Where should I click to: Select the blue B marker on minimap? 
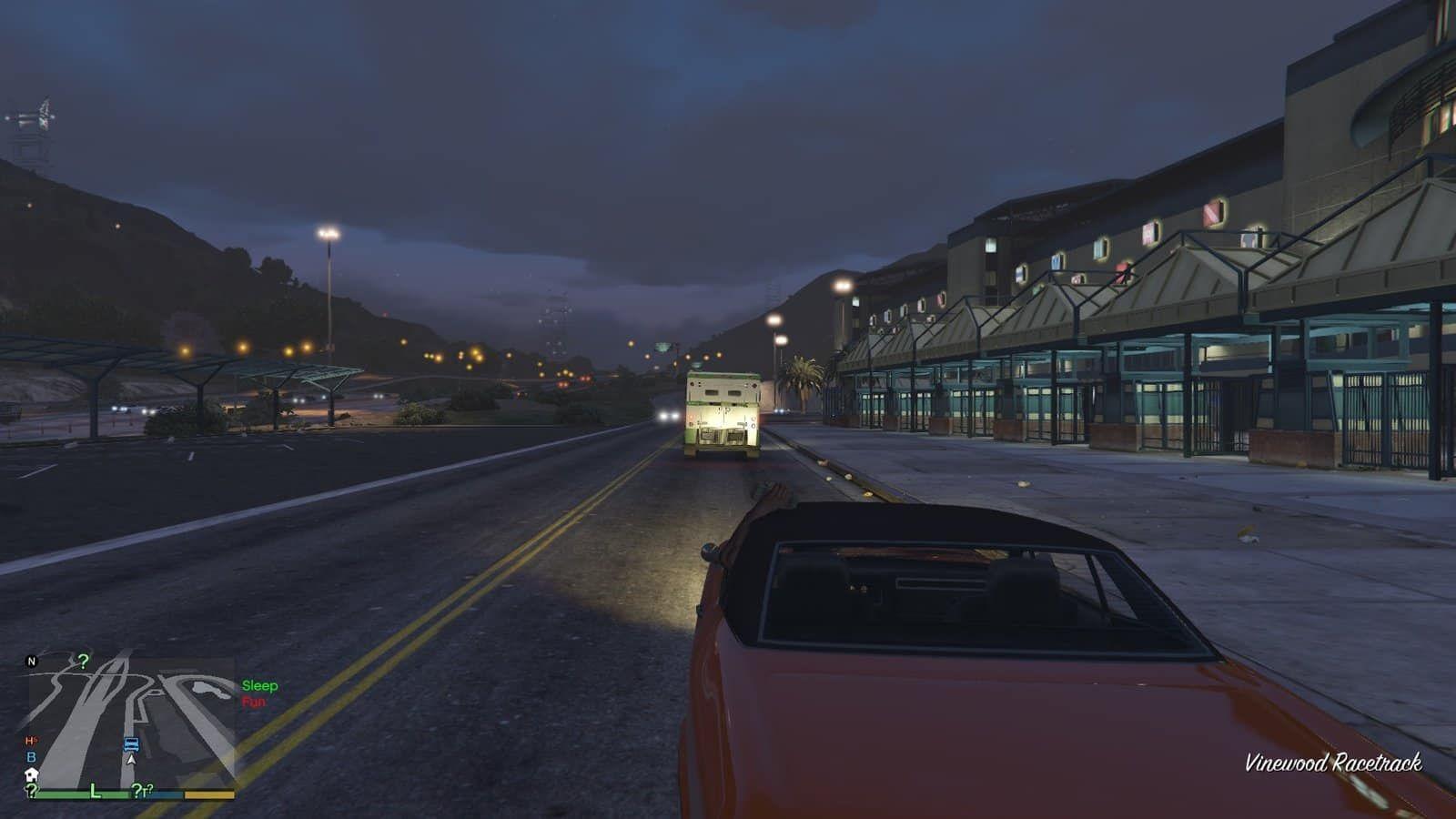tap(31, 757)
